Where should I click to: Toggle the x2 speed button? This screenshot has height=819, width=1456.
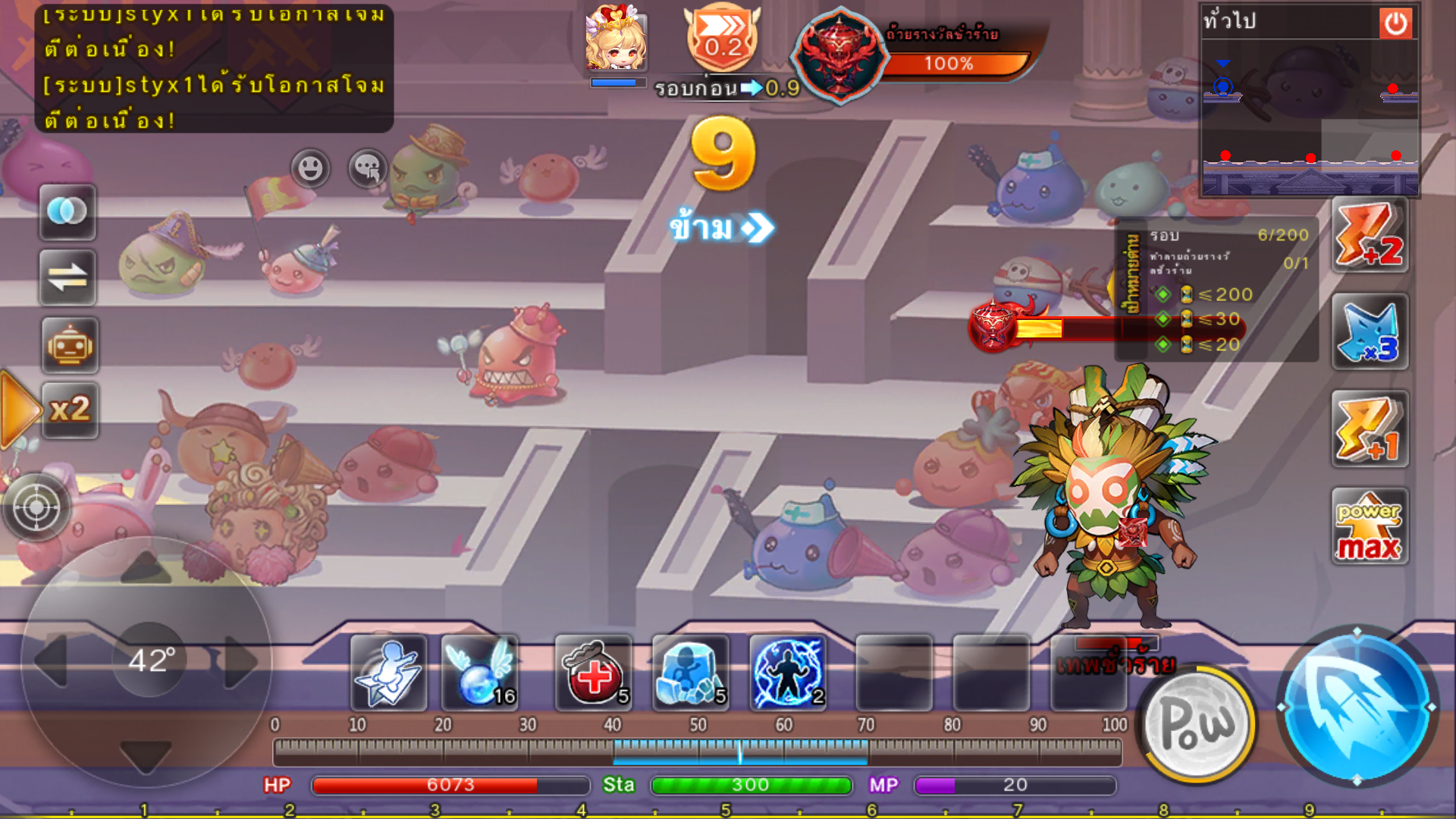click(69, 410)
